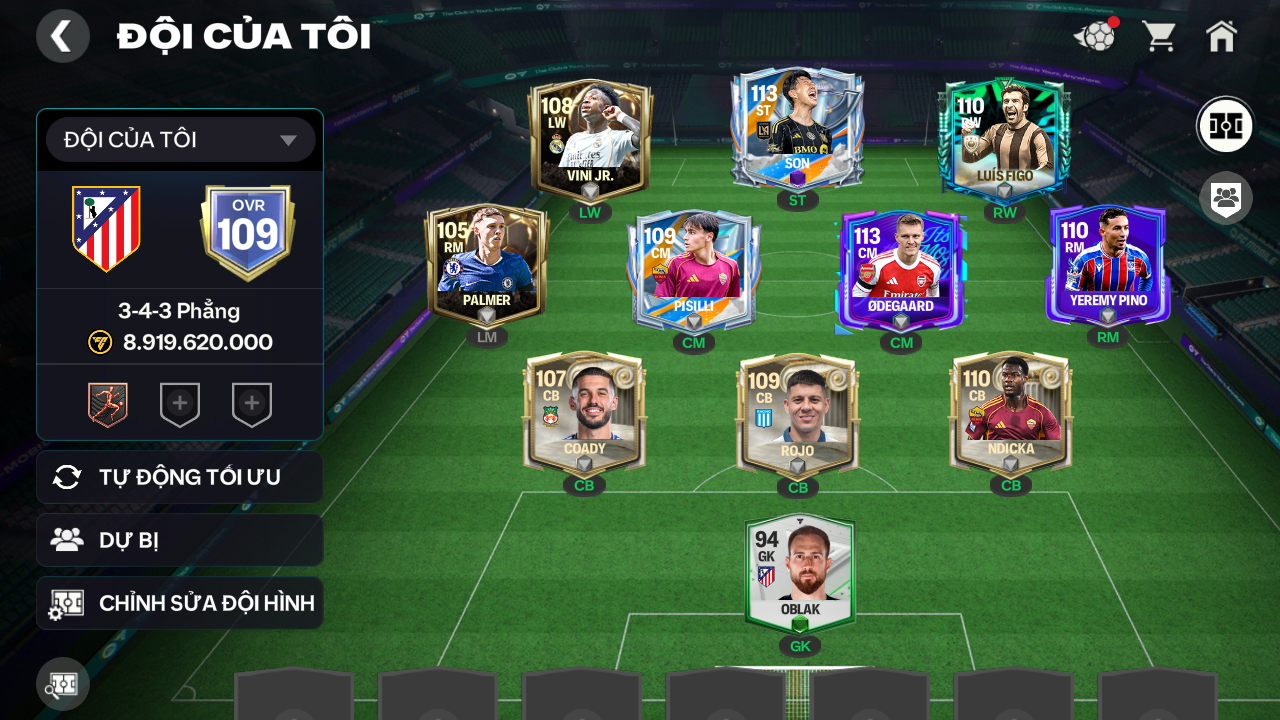This screenshot has width=1280, height=720.
Task: Return to the home screen
Action: pyautogui.click(x=1221, y=37)
